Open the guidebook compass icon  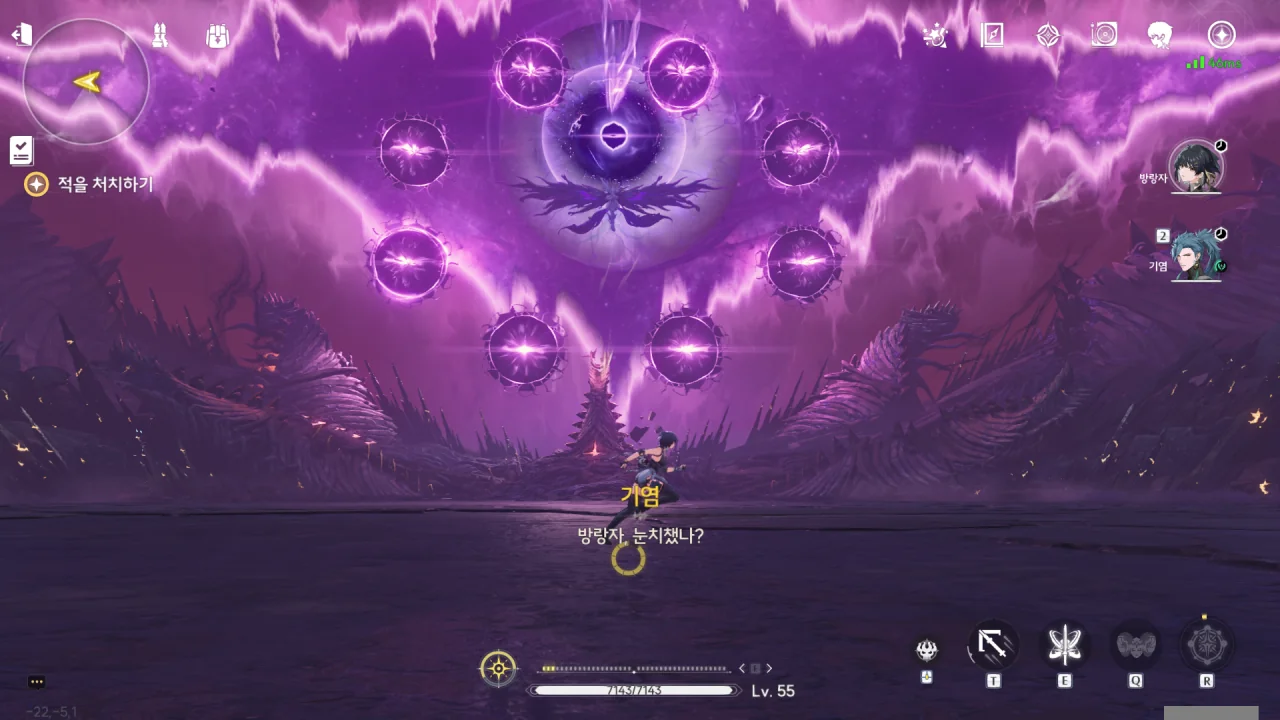point(992,35)
